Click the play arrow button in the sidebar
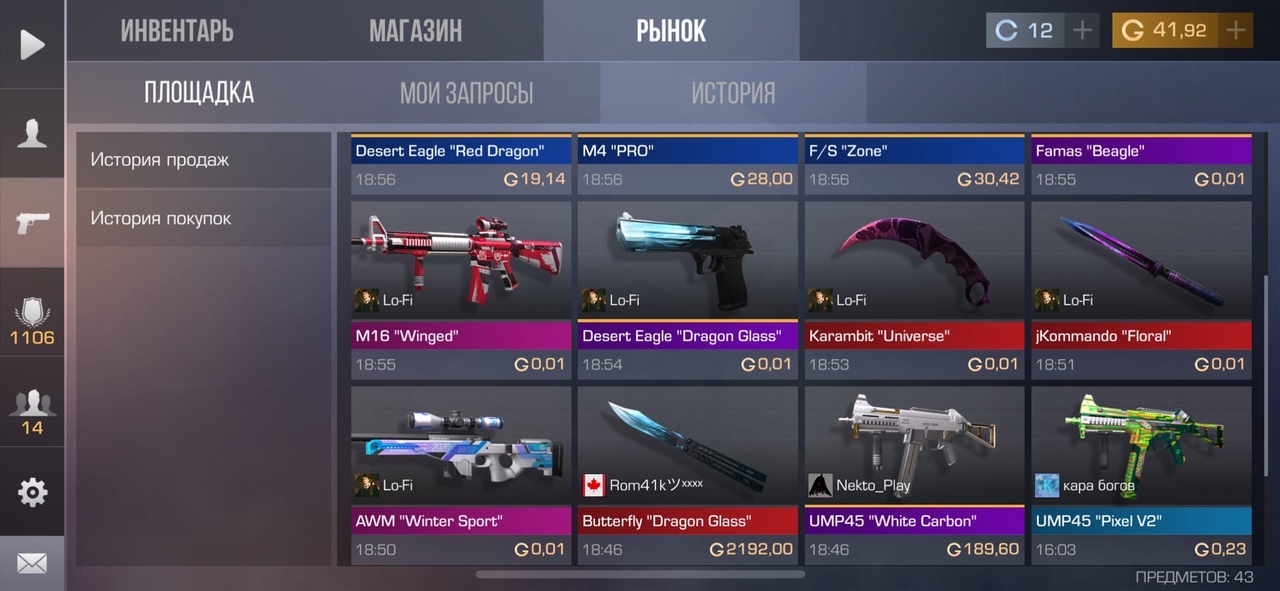Viewport: 1280px width, 591px height. pyautogui.click(x=32, y=45)
